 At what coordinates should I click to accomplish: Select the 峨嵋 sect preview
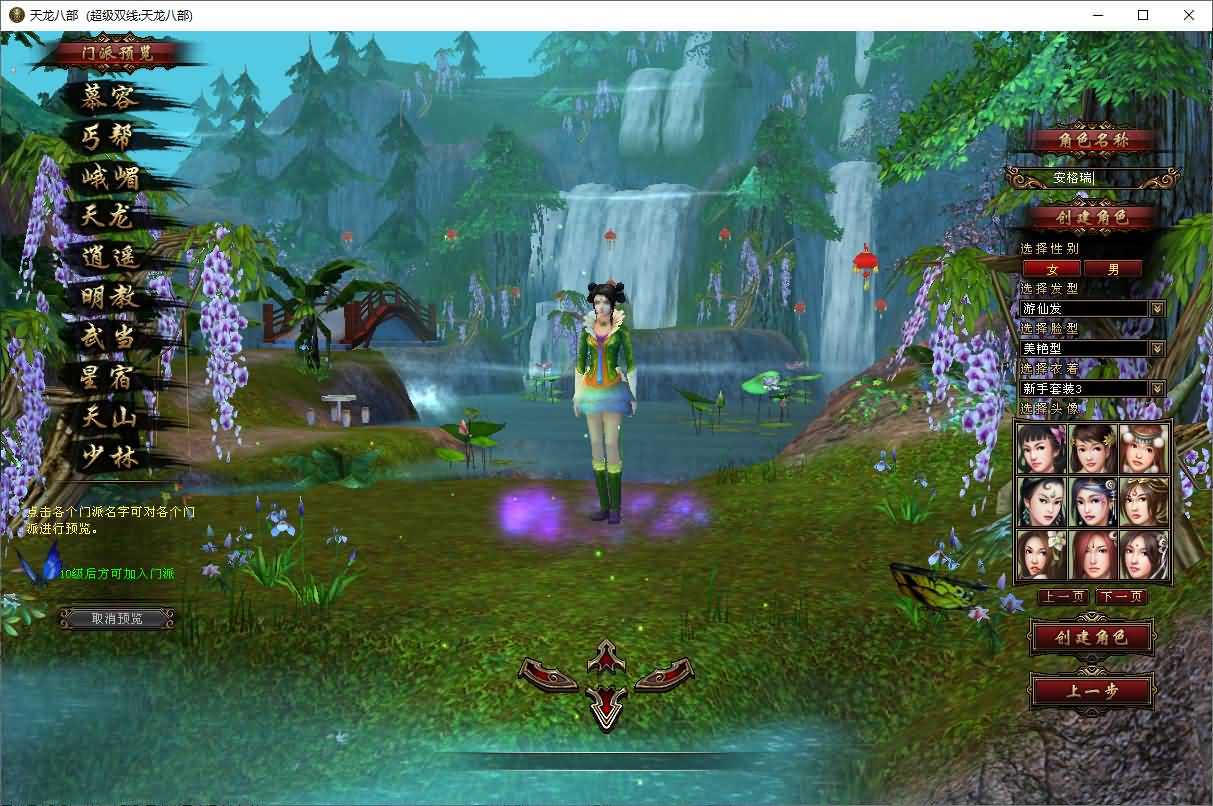[110, 178]
